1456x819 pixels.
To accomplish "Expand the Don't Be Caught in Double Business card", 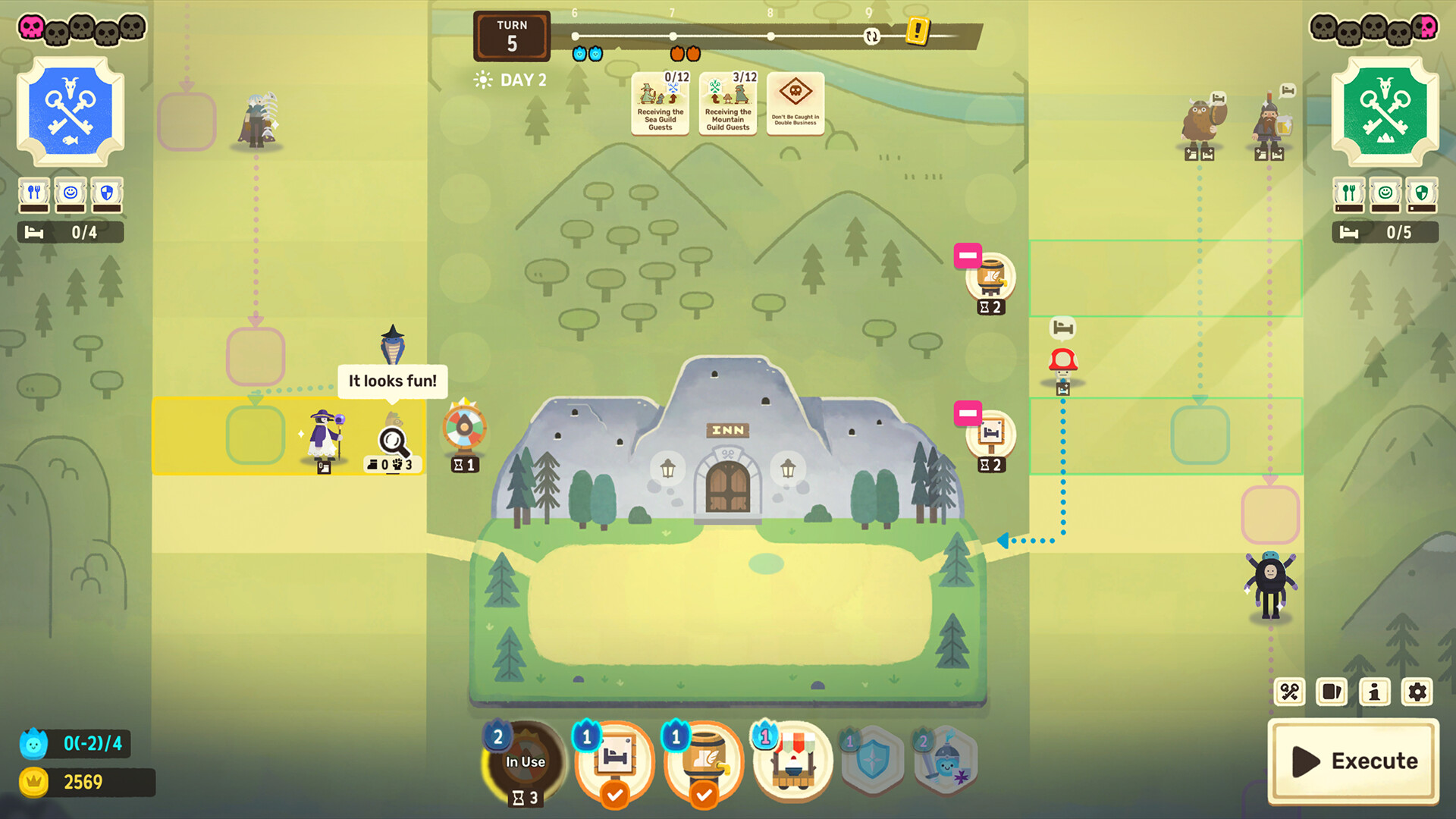I will pyautogui.click(x=795, y=102).
